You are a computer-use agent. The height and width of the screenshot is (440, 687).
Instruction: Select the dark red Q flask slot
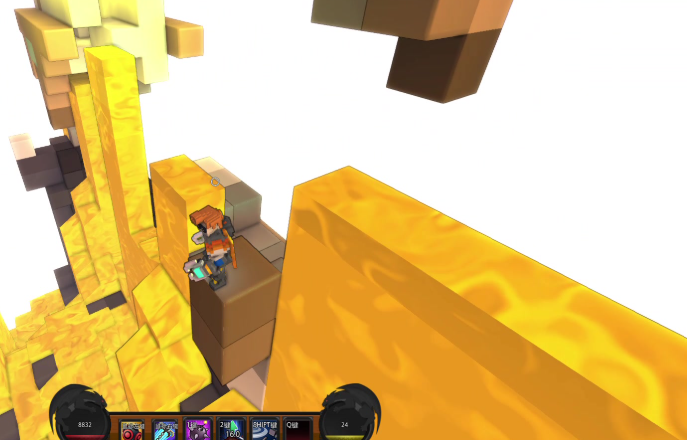point(297,430)
